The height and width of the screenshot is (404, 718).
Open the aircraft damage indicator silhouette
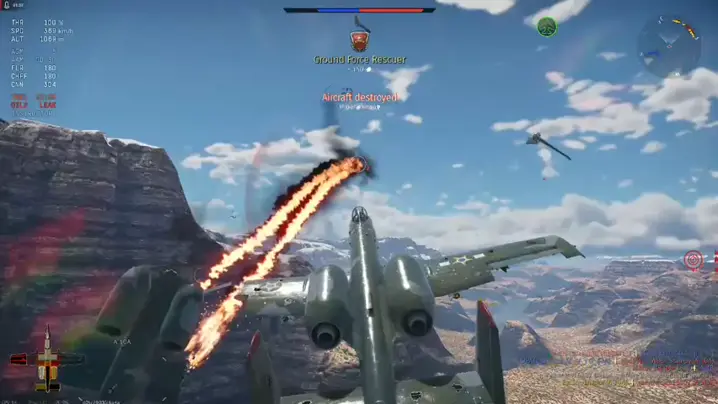pos(45,360)
